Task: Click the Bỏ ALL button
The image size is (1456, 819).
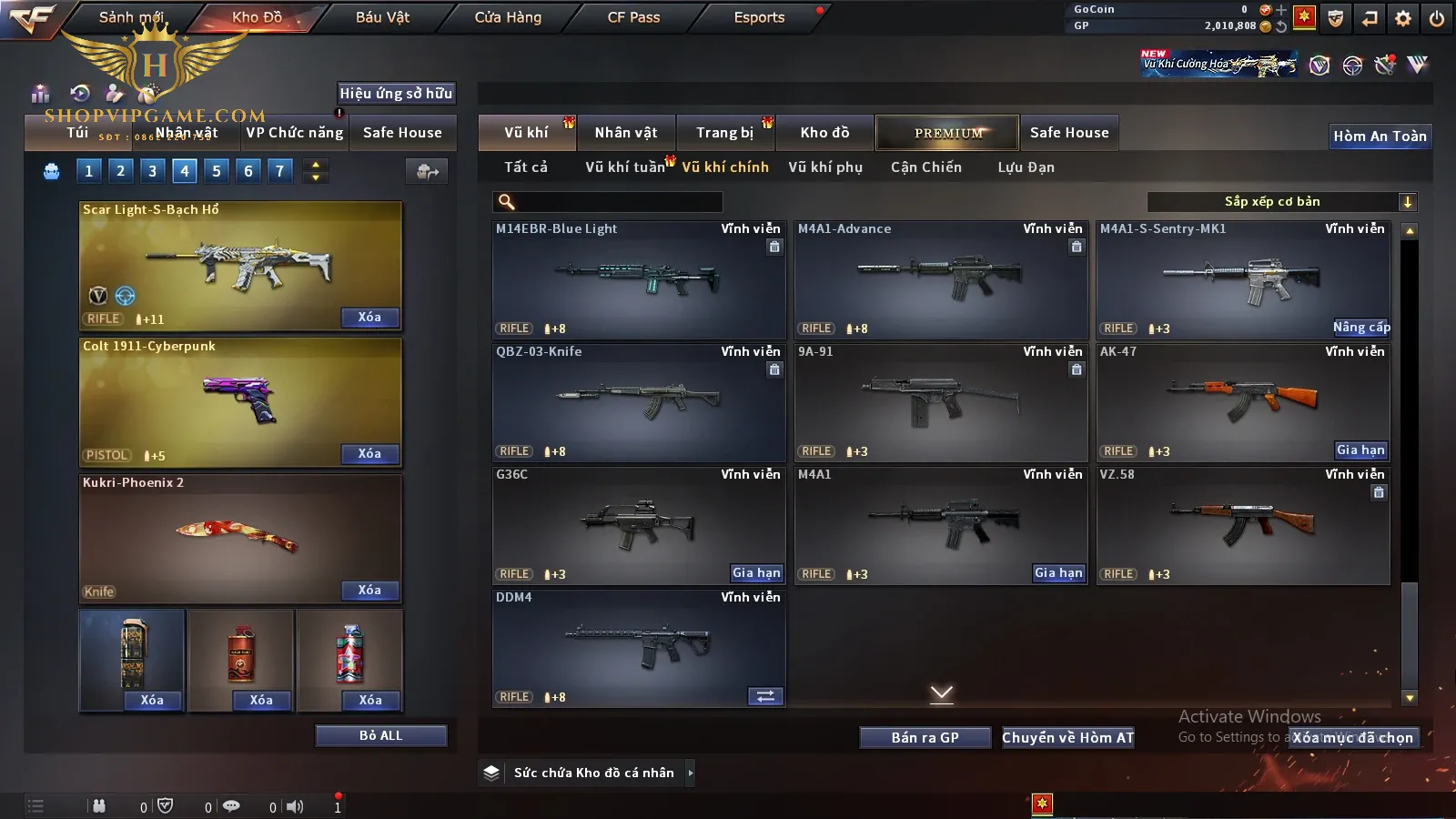Action: (x=380, y=735)
